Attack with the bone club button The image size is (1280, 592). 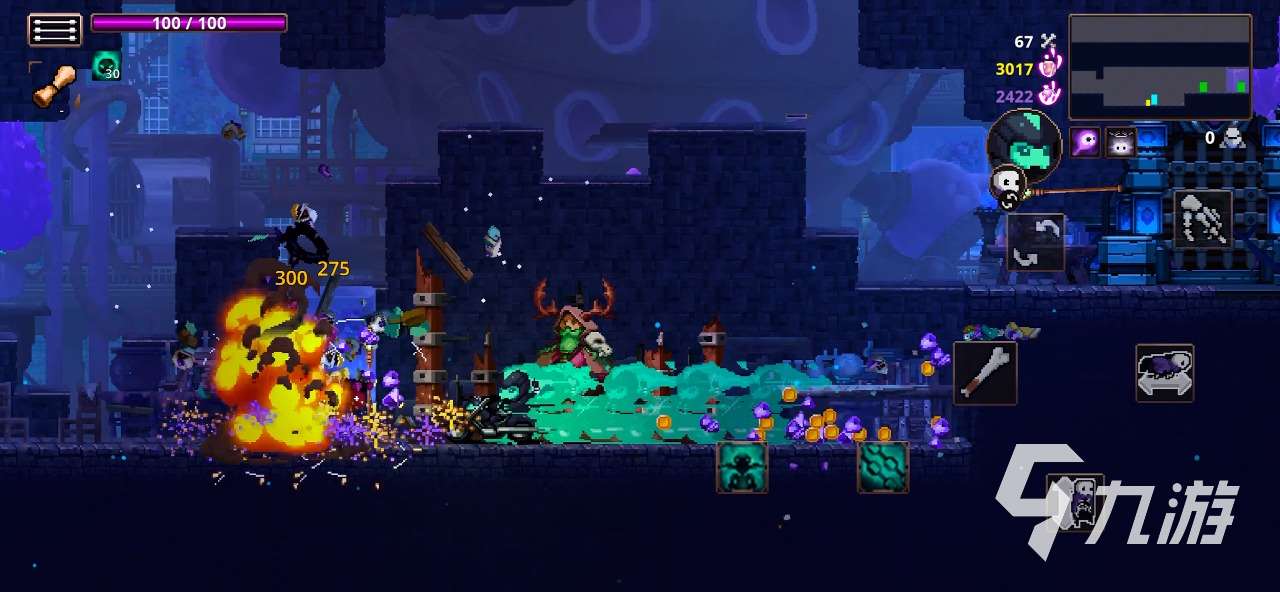pos(984,373)
